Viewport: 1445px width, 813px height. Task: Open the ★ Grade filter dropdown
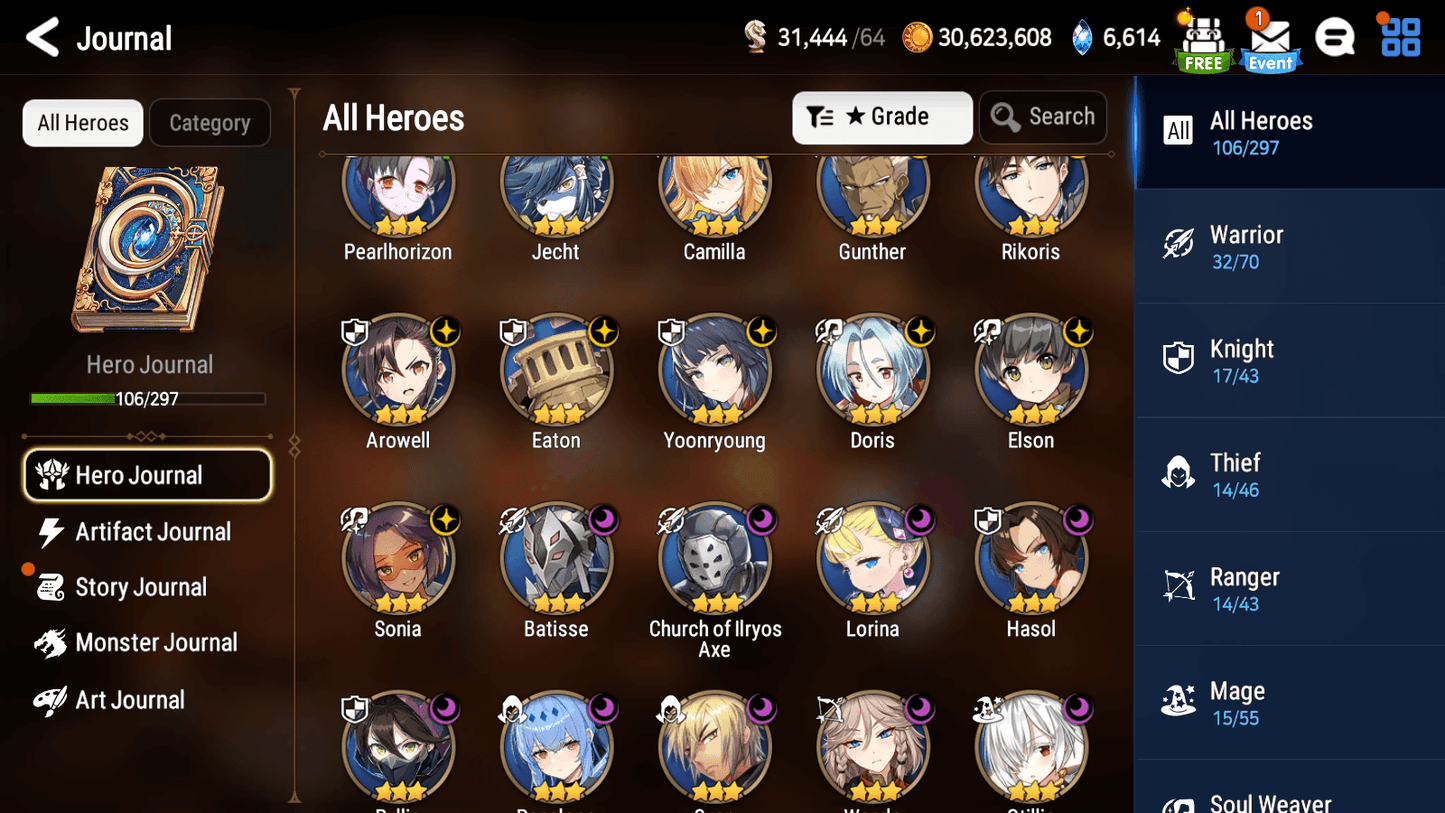(882, 117)
